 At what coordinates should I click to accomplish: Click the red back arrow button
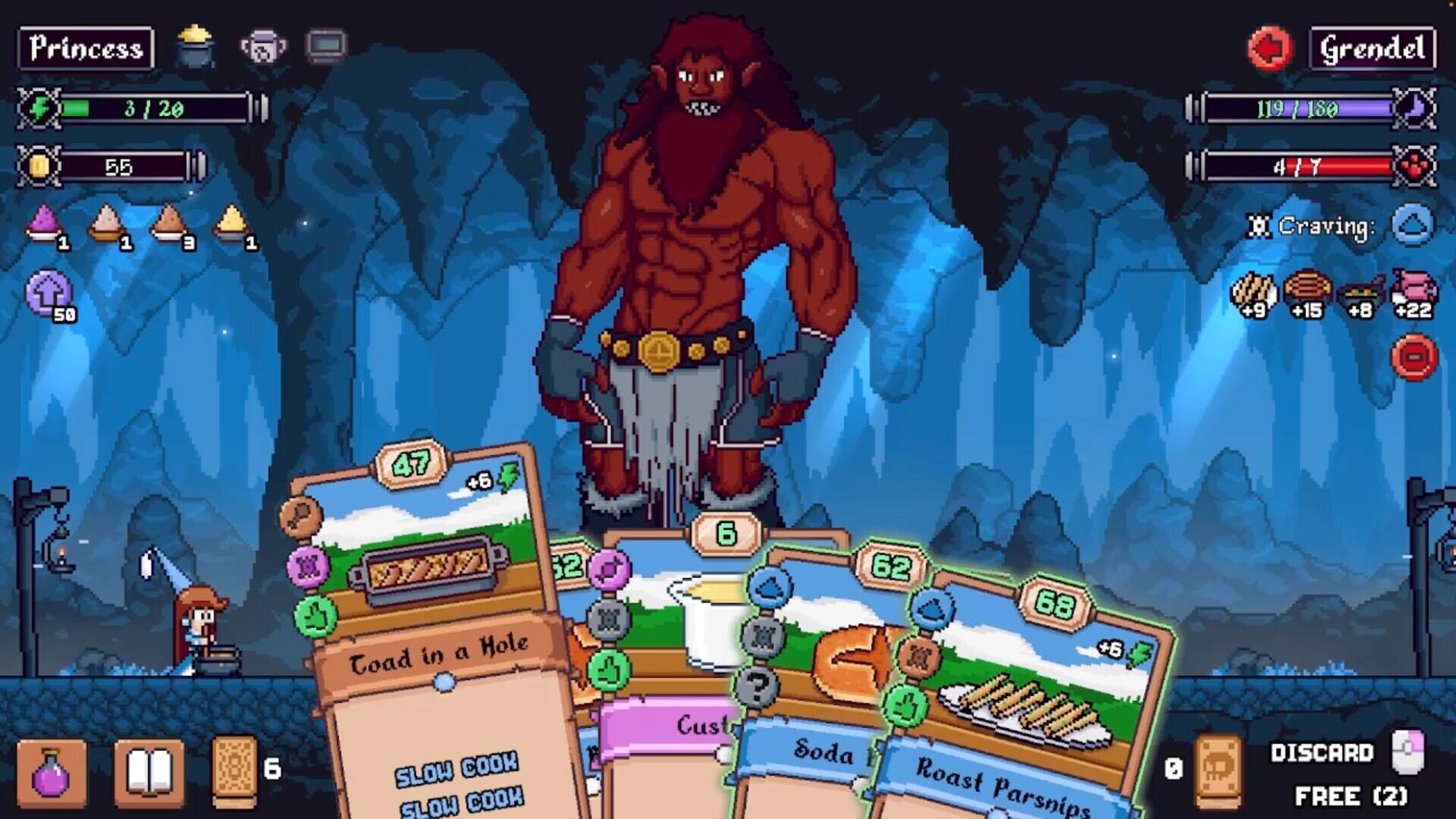pos(1269,49)
